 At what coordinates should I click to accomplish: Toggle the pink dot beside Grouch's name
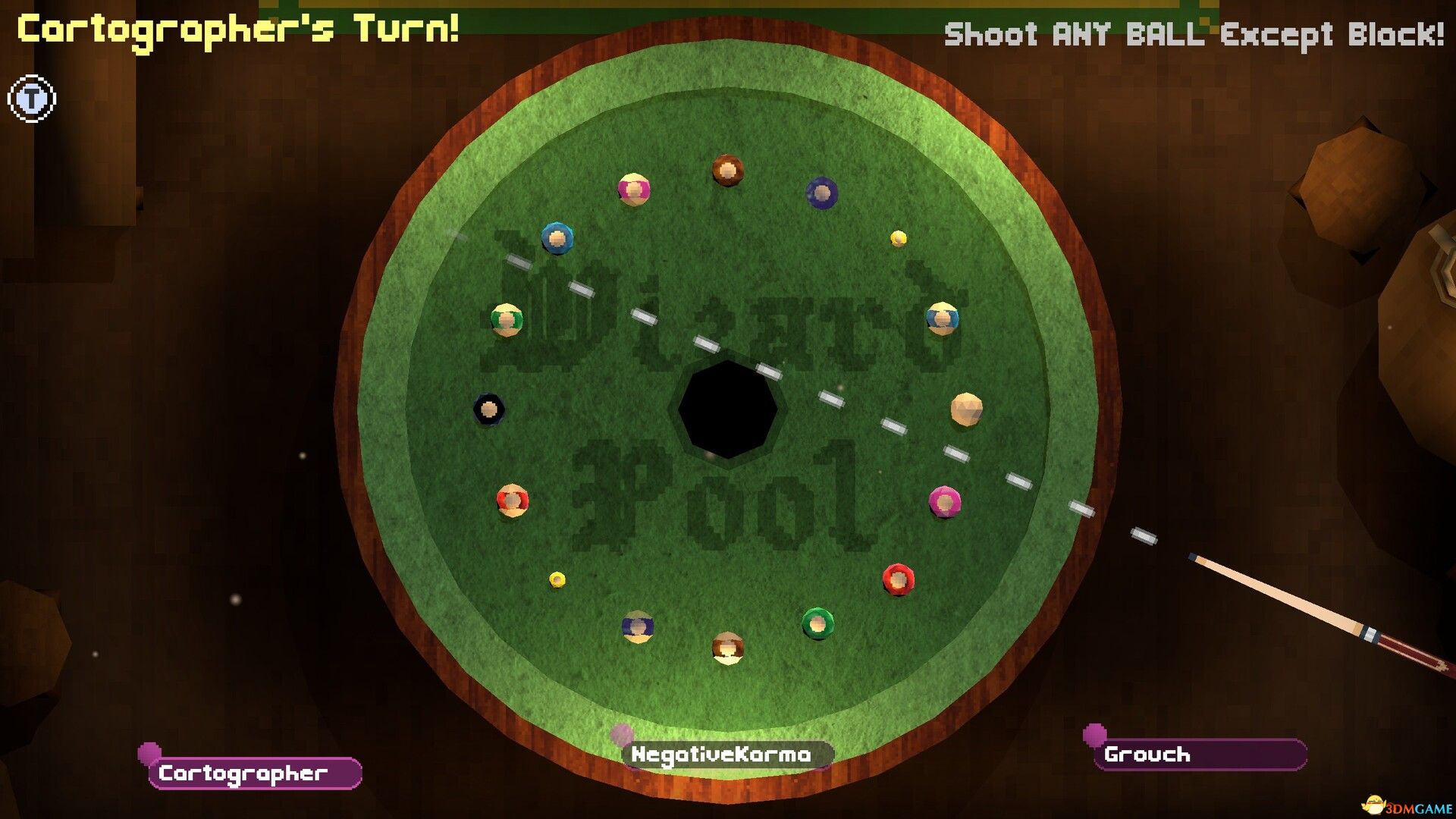(x=1094, y=736)
